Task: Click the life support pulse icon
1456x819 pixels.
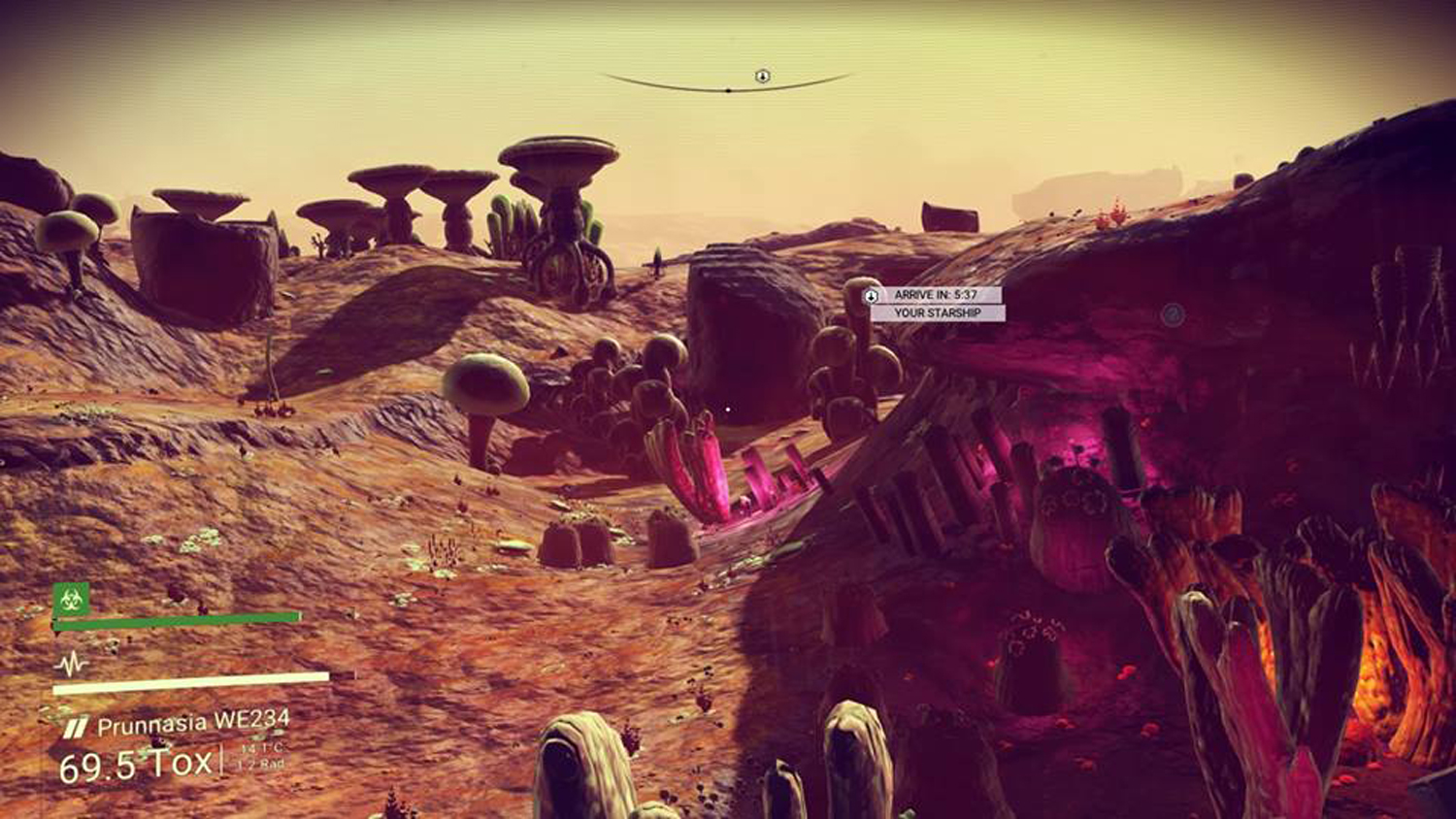Action: 71,664
